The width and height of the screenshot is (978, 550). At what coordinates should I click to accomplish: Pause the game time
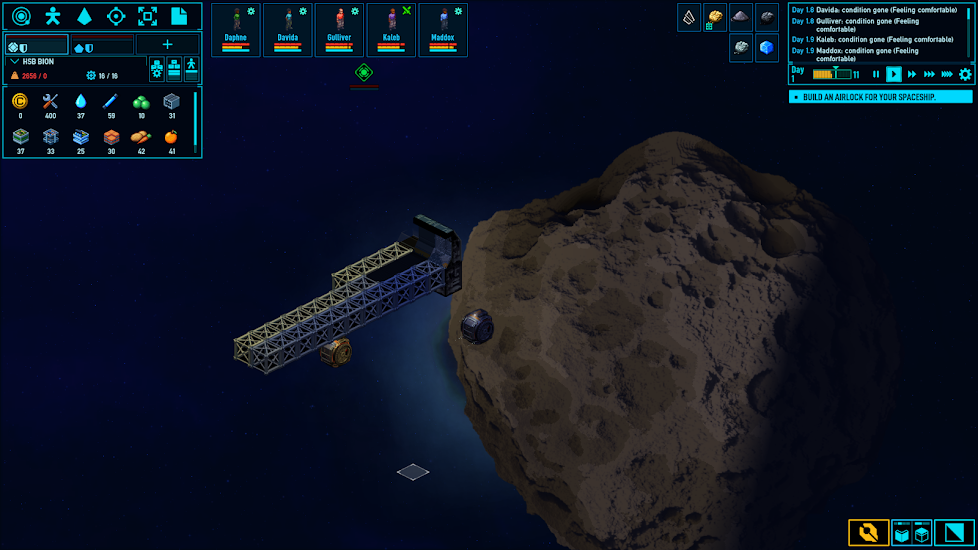[x=876, y=74]
